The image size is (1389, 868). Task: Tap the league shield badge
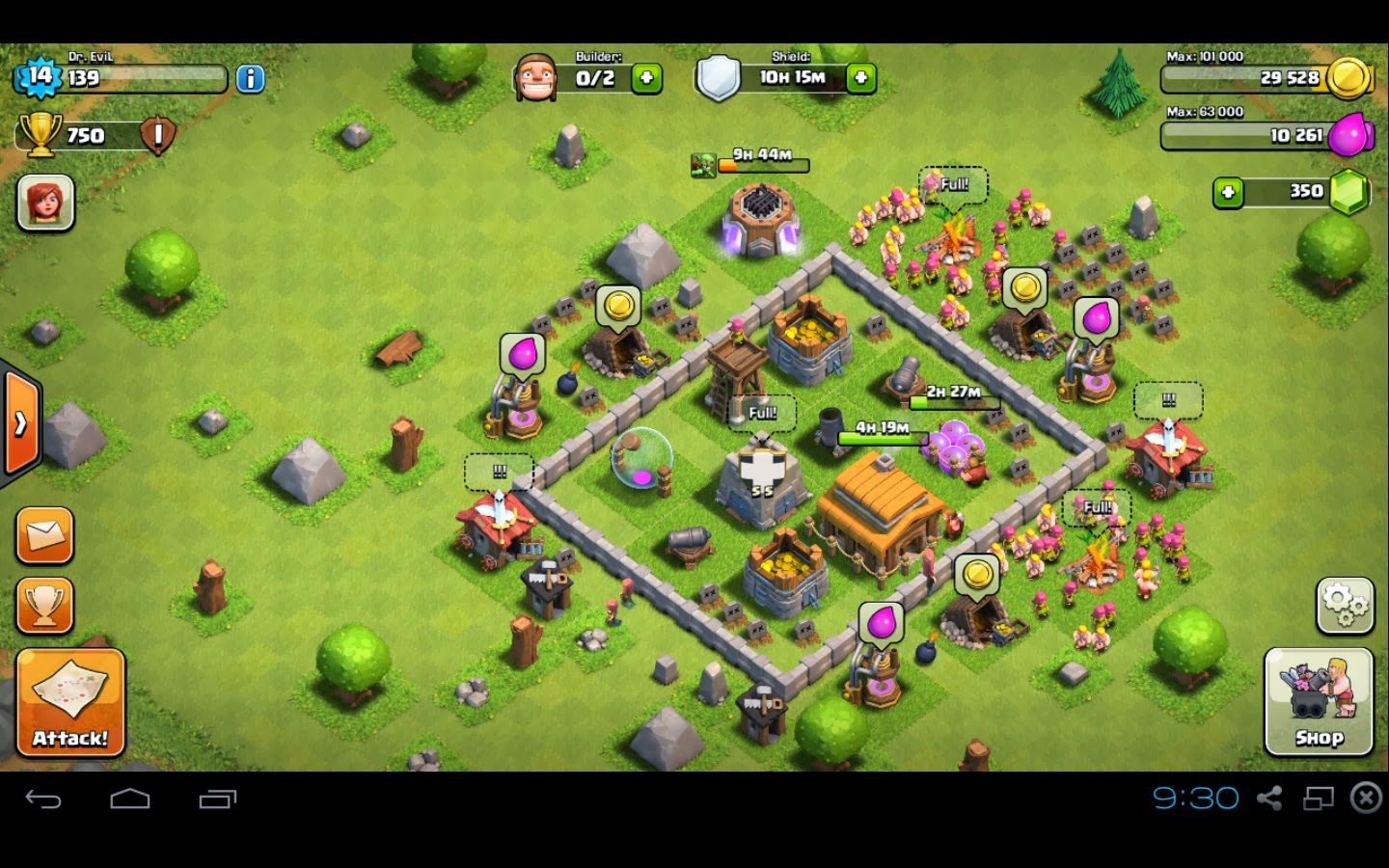[158, 135]
